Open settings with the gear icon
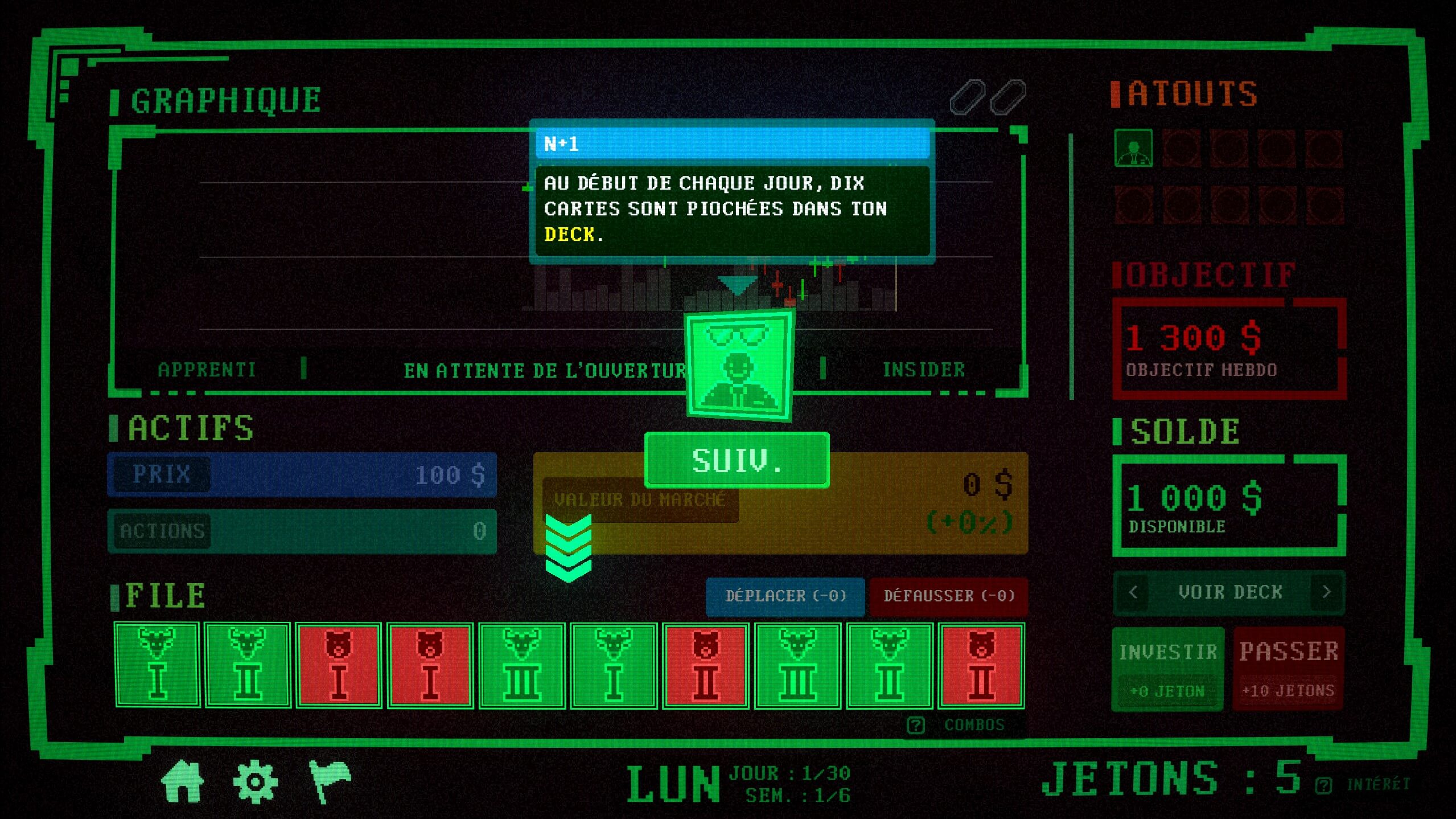Viewport: 1456px width, 819px height. tap(255, 781)
